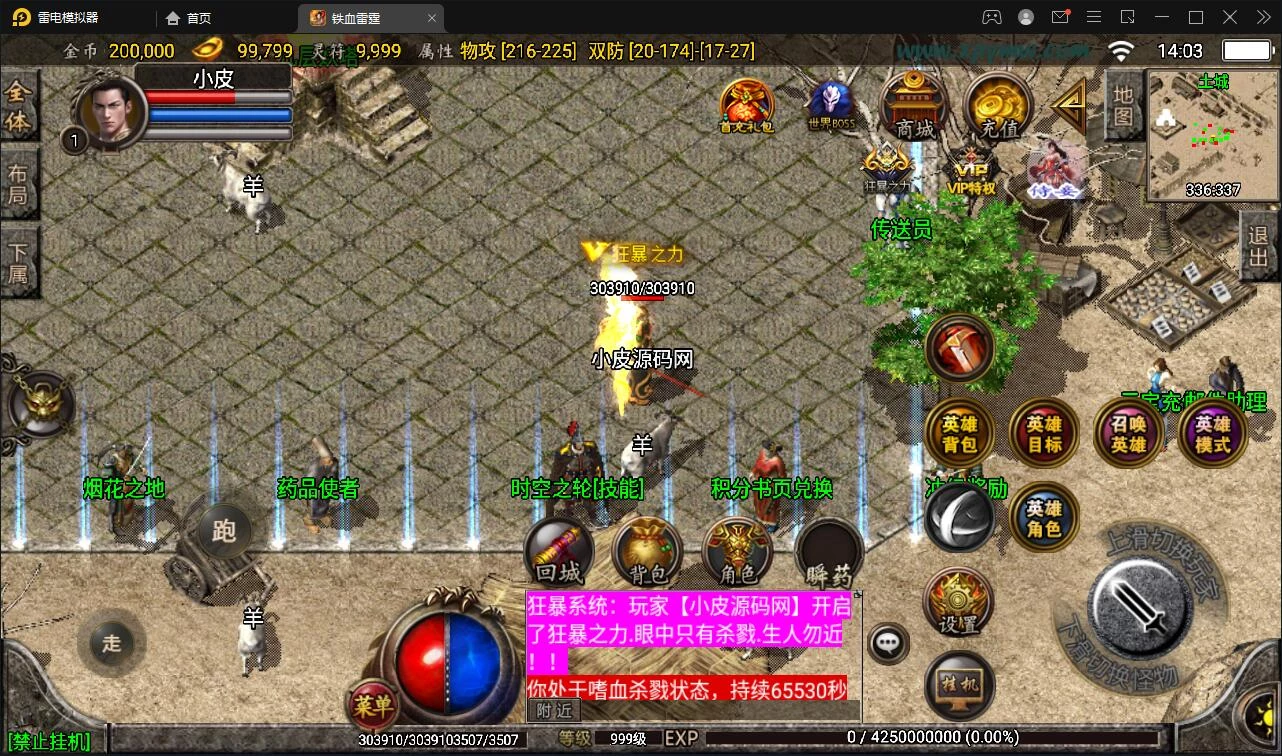1282x756 pixels.
Task: Switch to the 首页 home tab
Action: click(x=189, y=18)
